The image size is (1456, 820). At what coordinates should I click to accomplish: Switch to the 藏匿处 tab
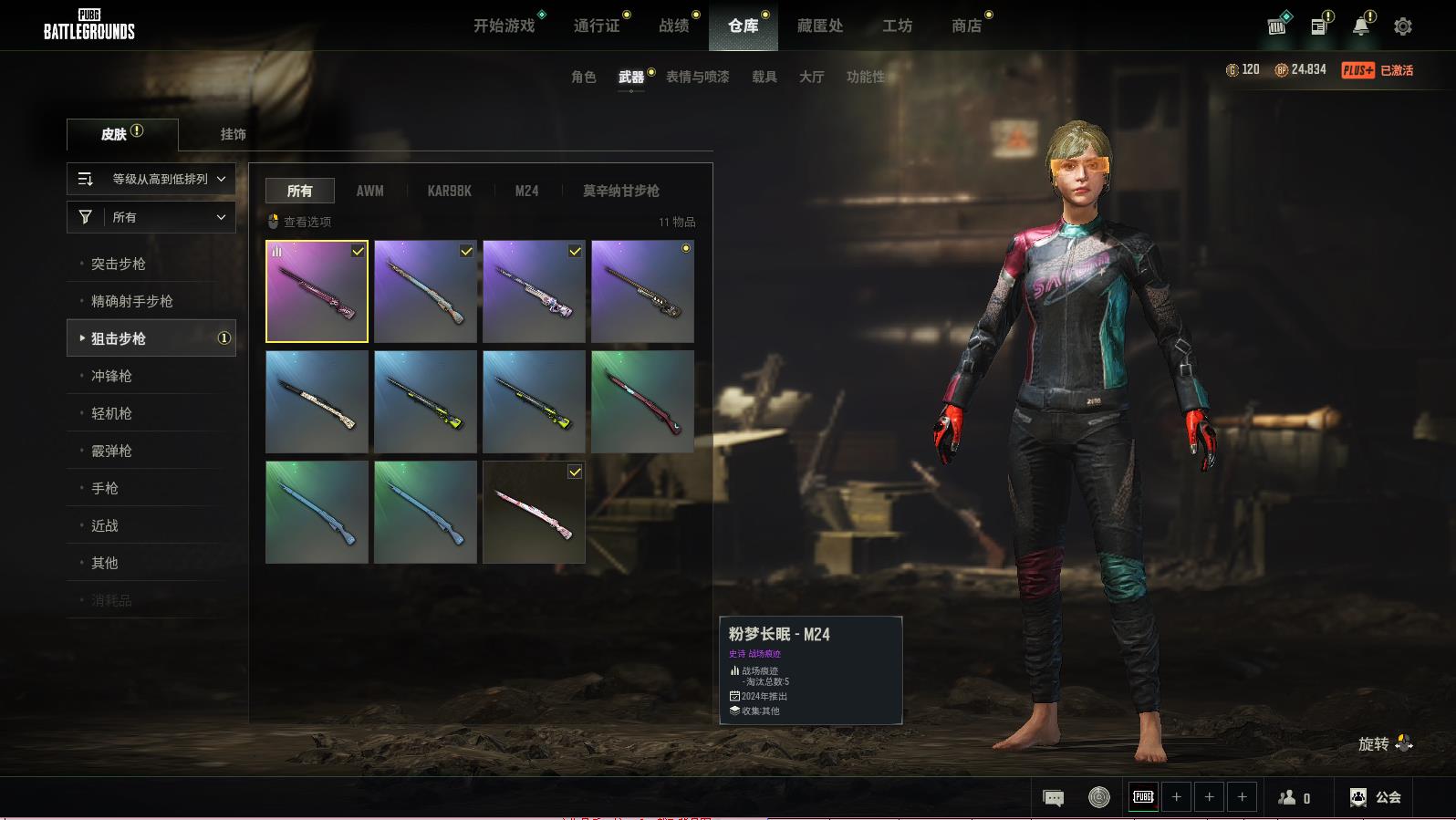coord(819,26)
